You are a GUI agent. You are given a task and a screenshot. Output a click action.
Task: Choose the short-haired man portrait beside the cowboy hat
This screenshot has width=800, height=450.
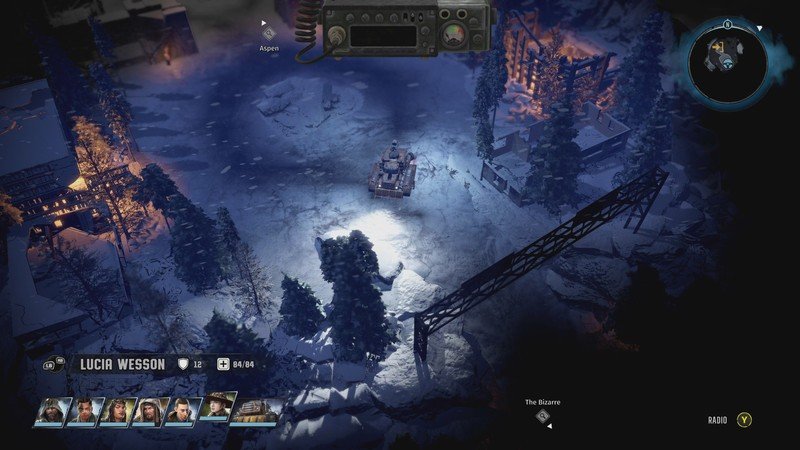(184, 412)
